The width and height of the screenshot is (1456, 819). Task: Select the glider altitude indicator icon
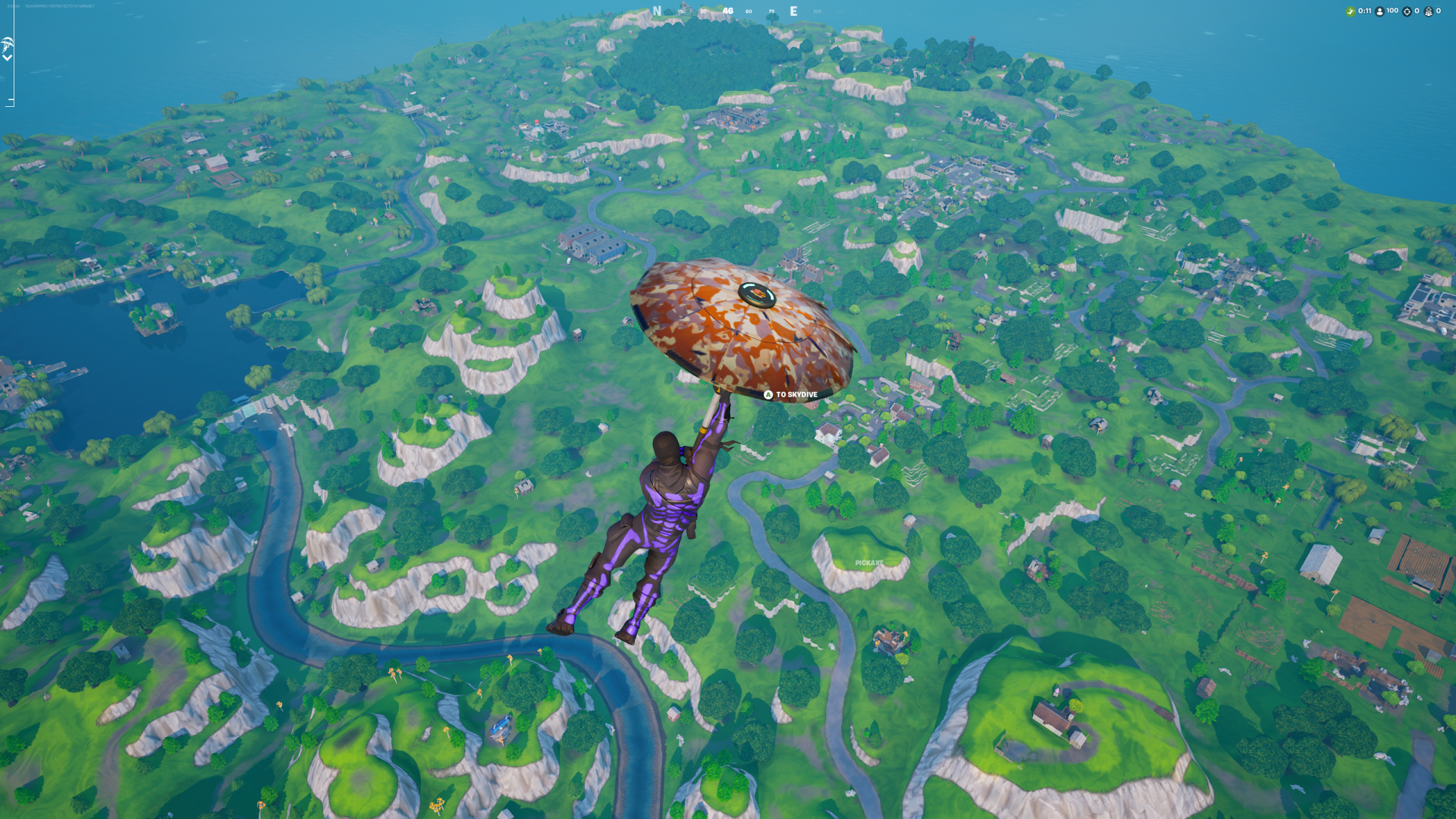(8, 43)
